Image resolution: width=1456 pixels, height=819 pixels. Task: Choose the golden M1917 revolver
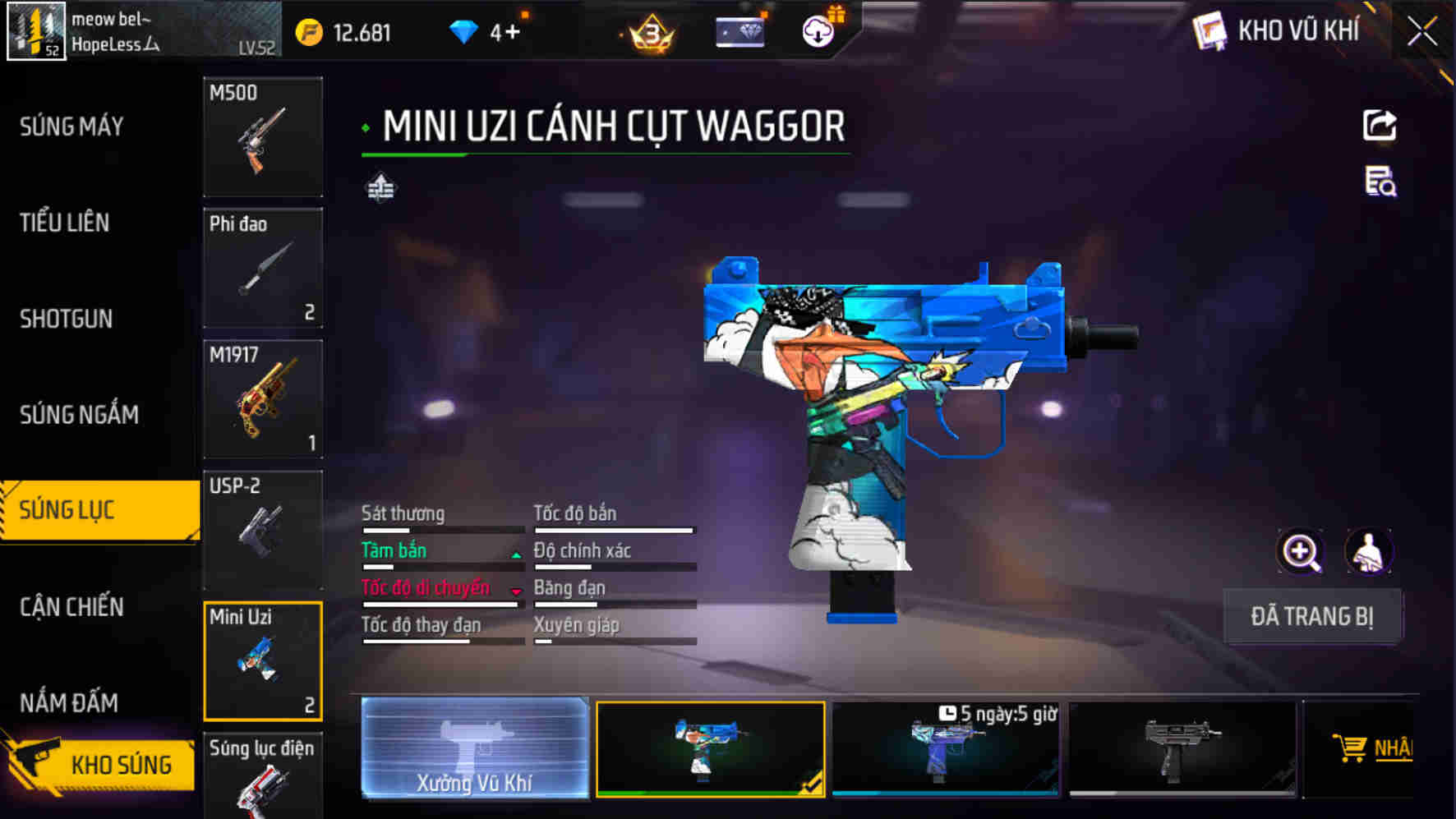[263, 399]
